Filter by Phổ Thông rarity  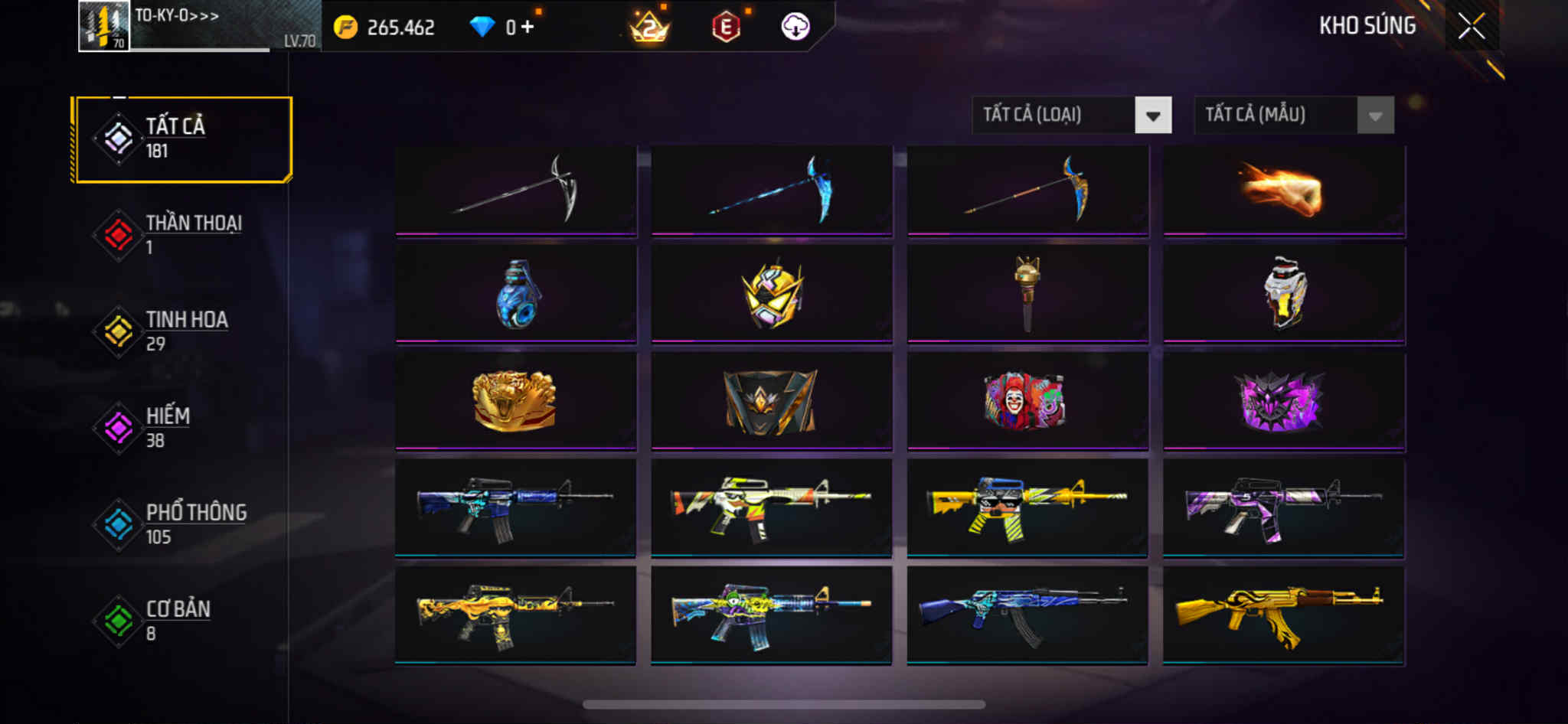[x=182, y=523]
